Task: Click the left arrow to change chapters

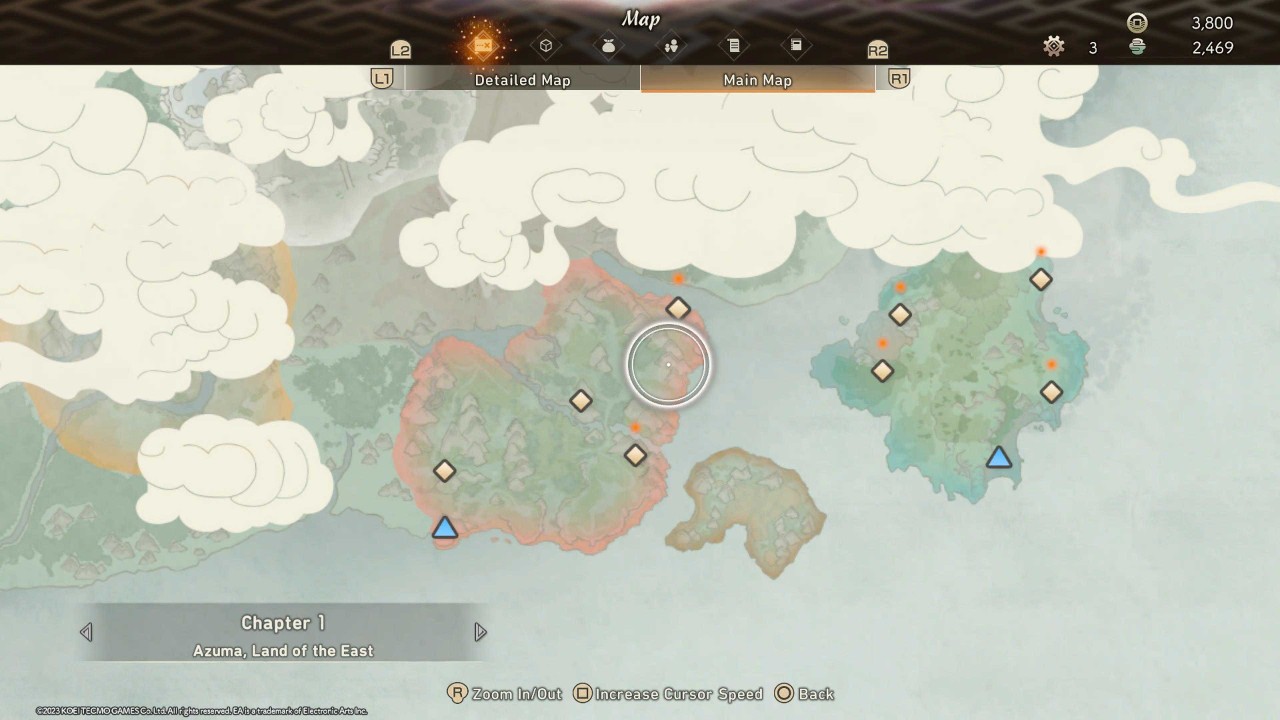Action: 86,632
